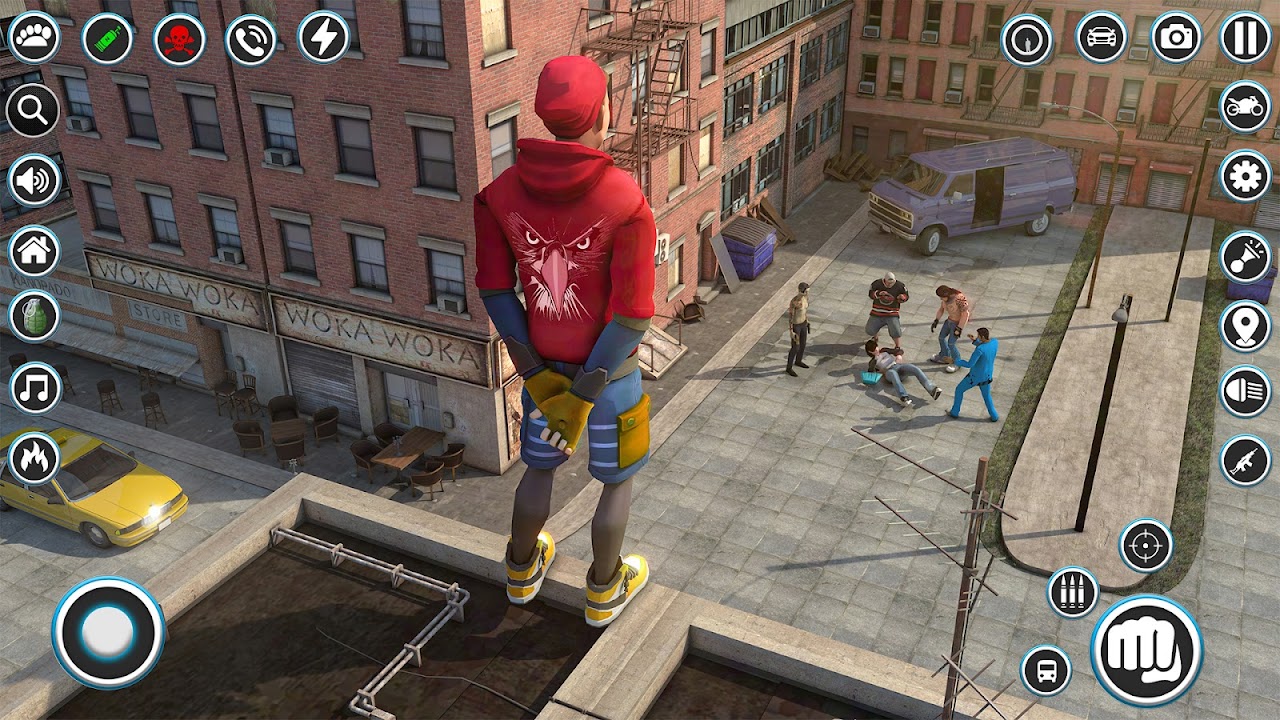
Task: Activate the red skull and crossbones button
Action: pos(180,39)
